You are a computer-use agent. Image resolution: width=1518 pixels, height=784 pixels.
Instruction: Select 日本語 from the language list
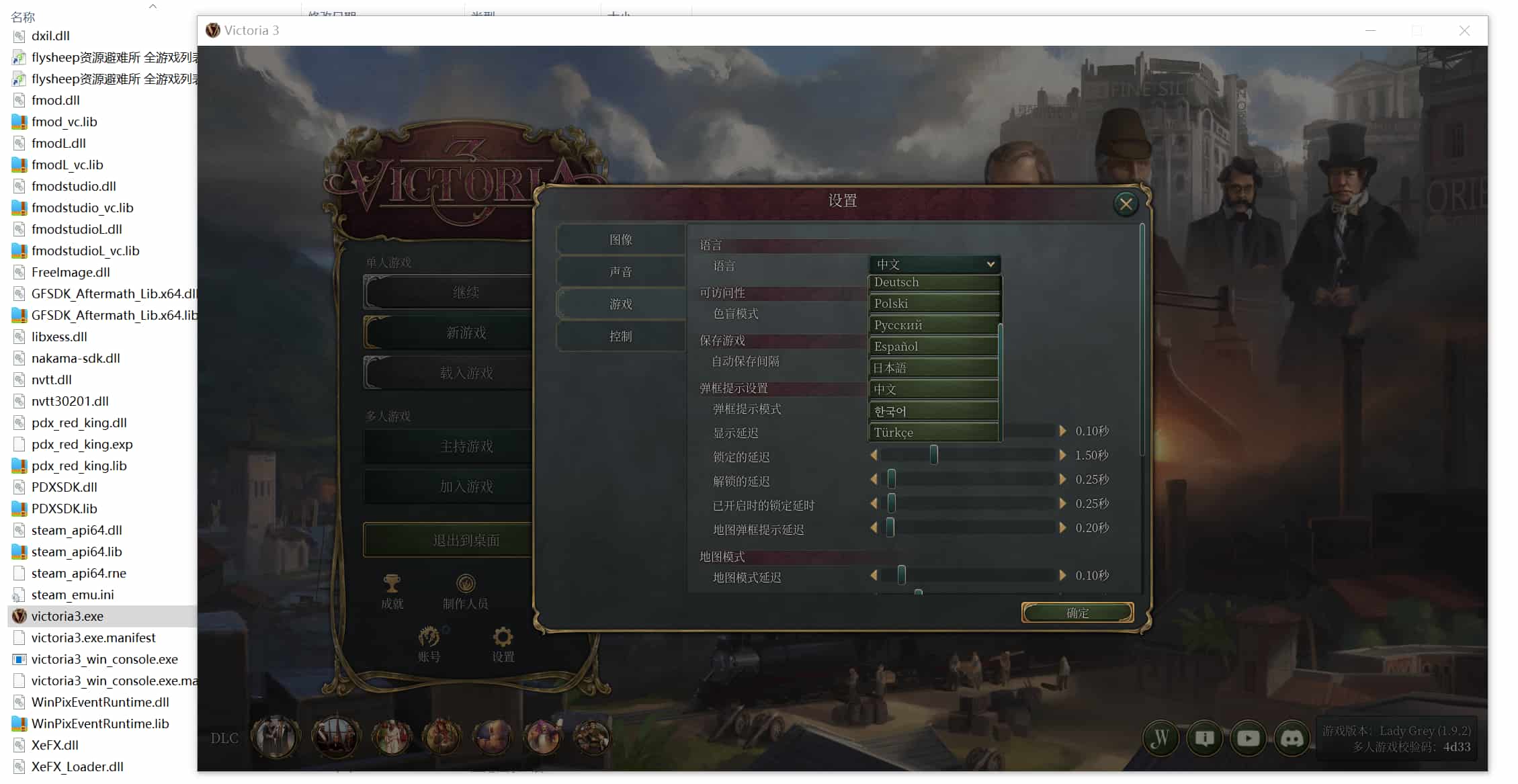933,367
